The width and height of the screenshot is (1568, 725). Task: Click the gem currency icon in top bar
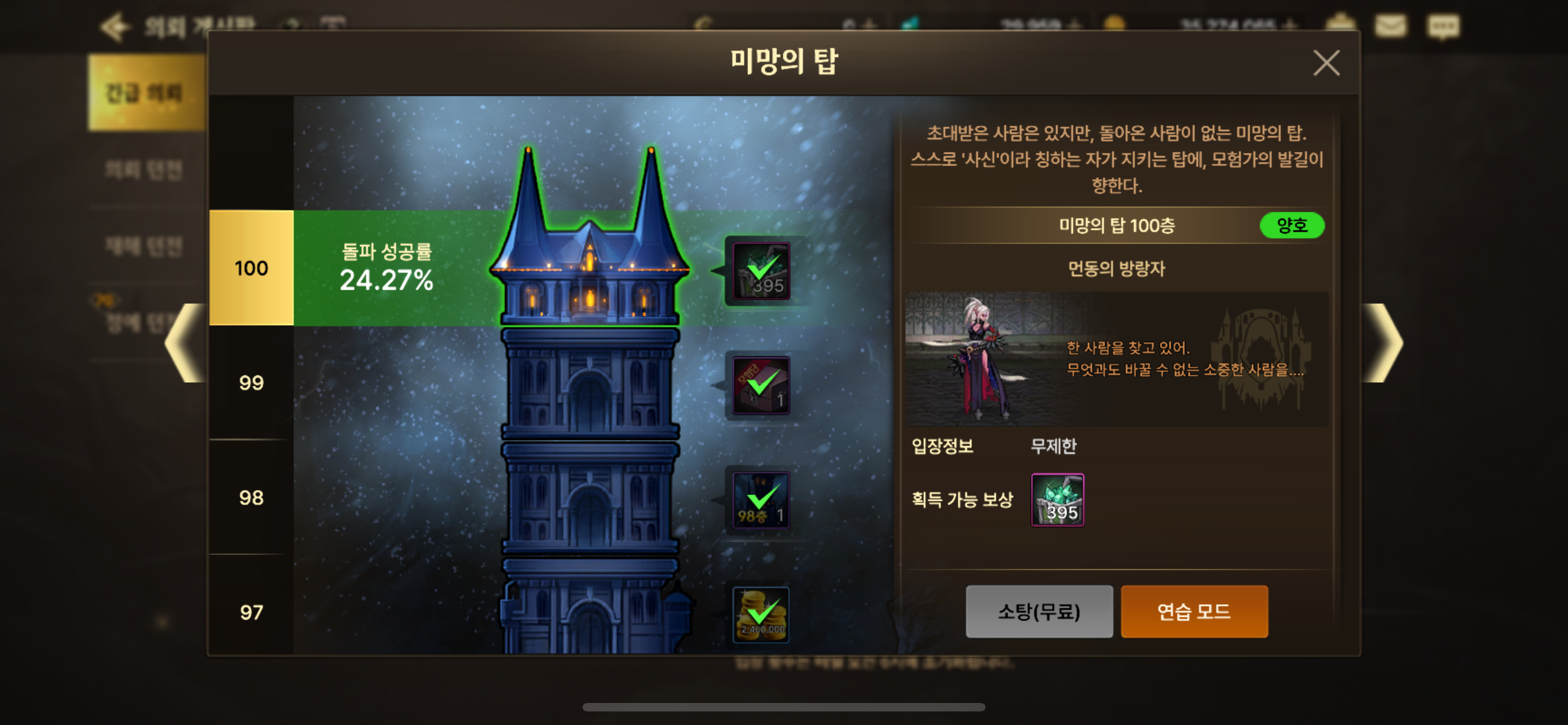(912, 23)
